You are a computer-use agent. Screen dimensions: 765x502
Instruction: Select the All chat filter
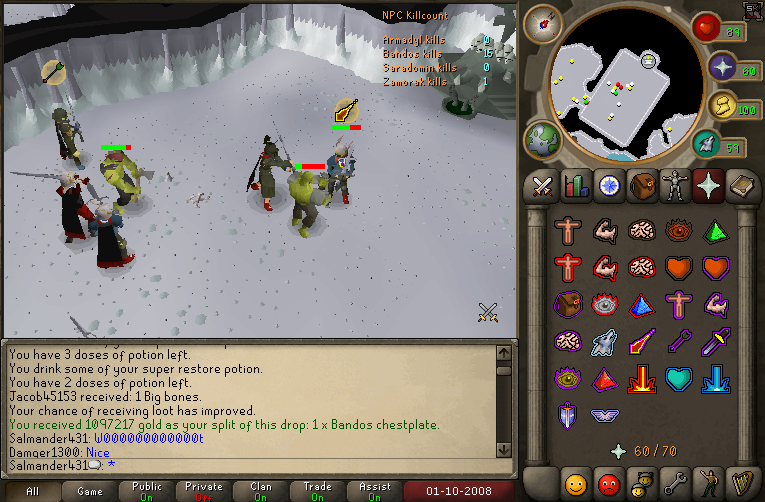32,491
